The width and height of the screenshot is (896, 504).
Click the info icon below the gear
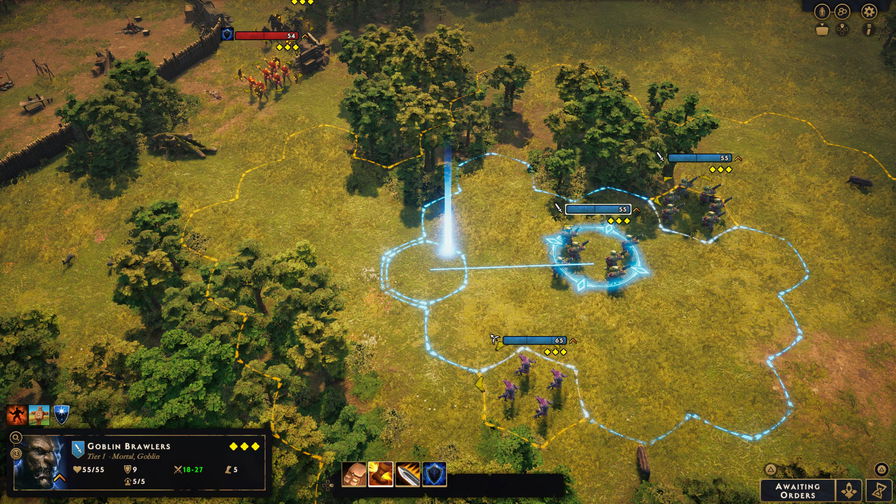tap(869, 29)
